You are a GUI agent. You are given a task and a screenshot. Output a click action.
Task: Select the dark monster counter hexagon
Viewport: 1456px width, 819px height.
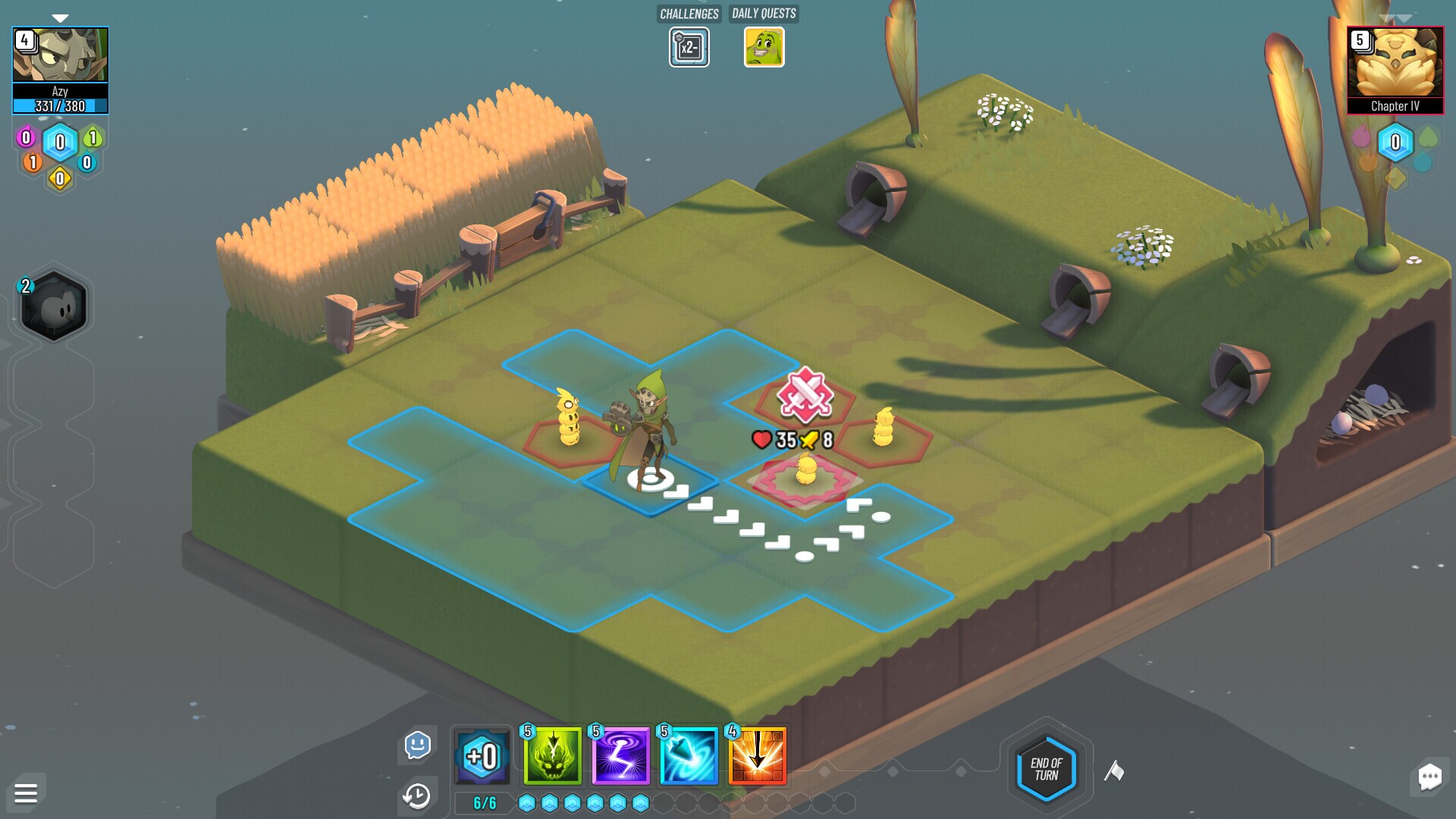point(53,306)
